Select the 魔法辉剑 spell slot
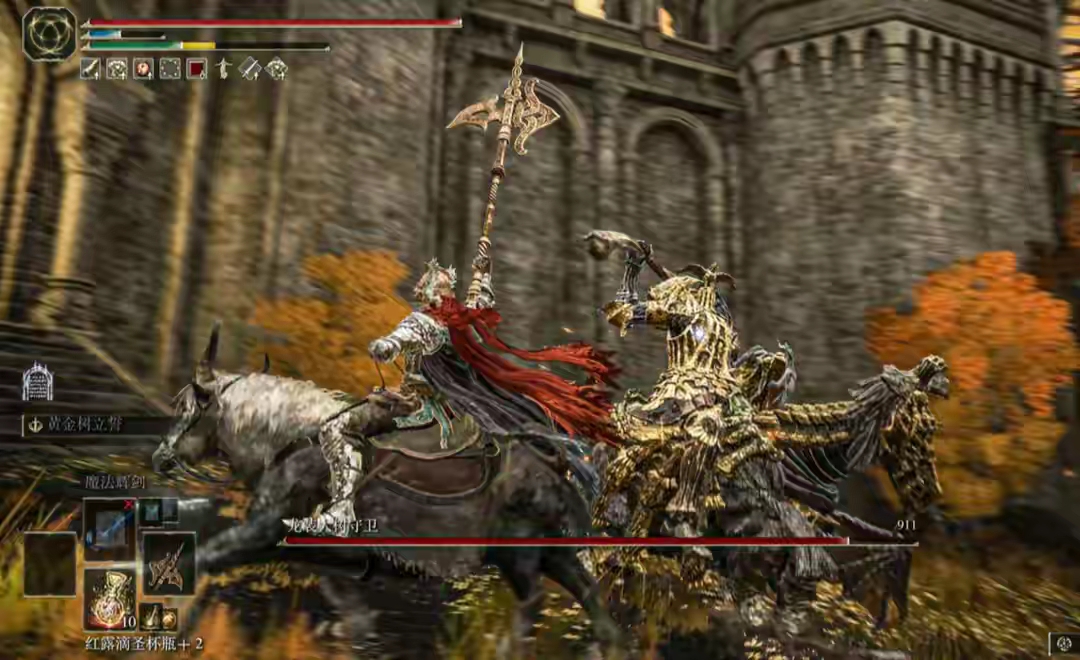Screen dimensions: 1080x660 [x=109, y=529]
